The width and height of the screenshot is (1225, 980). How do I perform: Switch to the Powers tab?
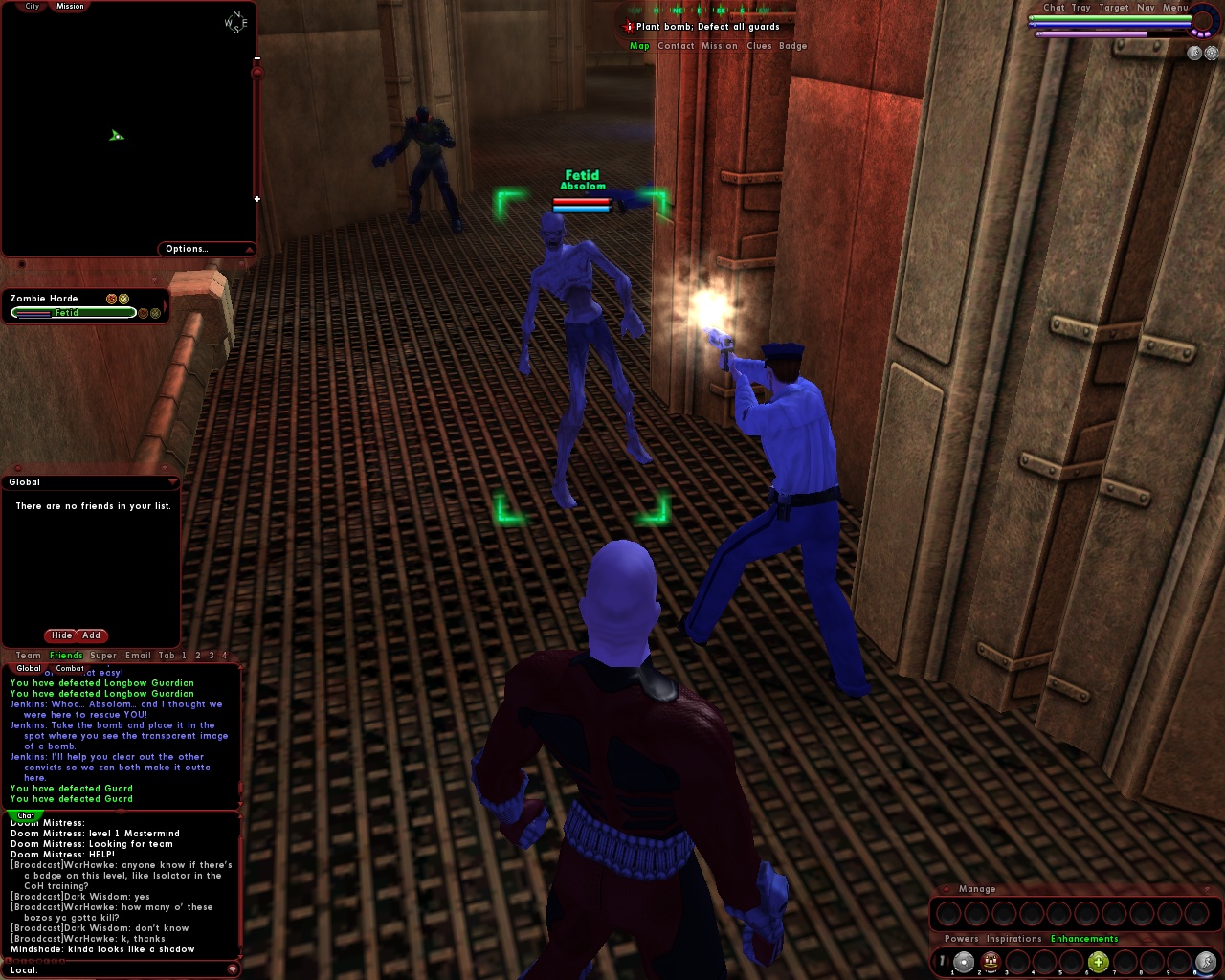click(962, 939)
